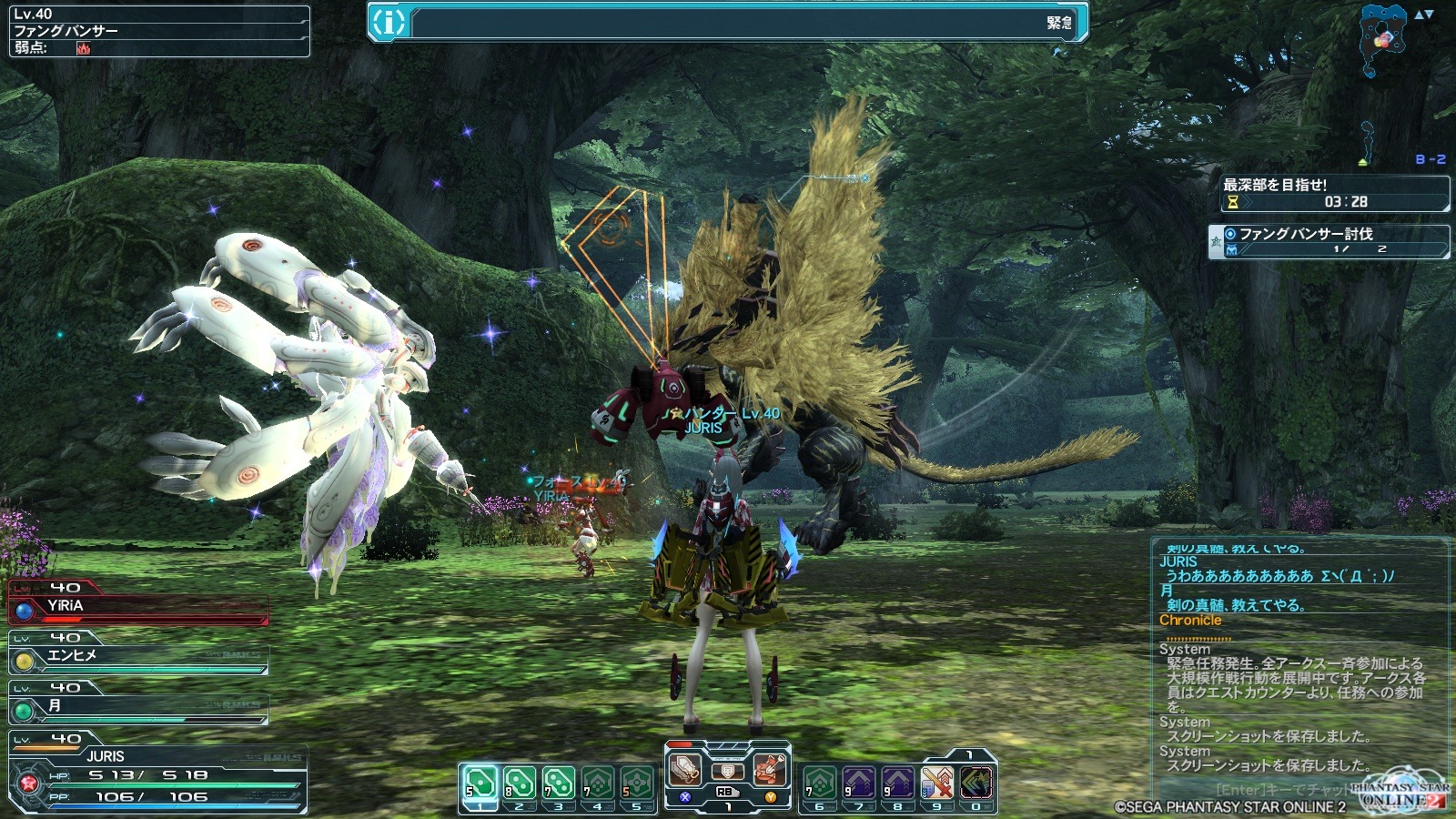Image resolution: width=1456 pixels, height=819 pixels.
Task: Select the dimmed green item in slot 6
Action: 819,783
